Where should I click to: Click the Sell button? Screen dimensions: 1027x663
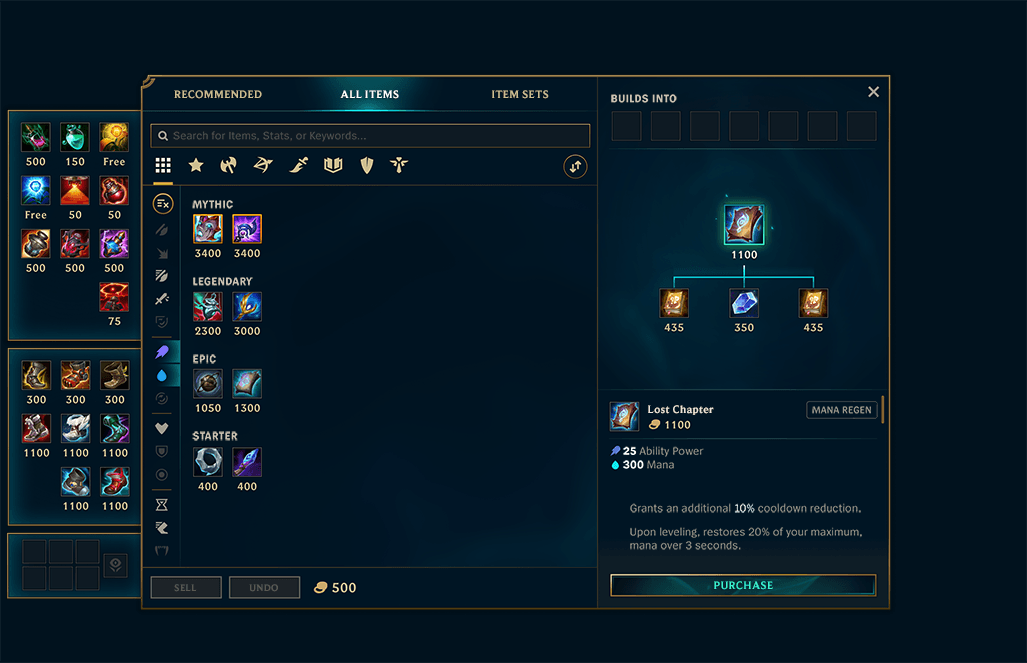click(x=186, y=587)
